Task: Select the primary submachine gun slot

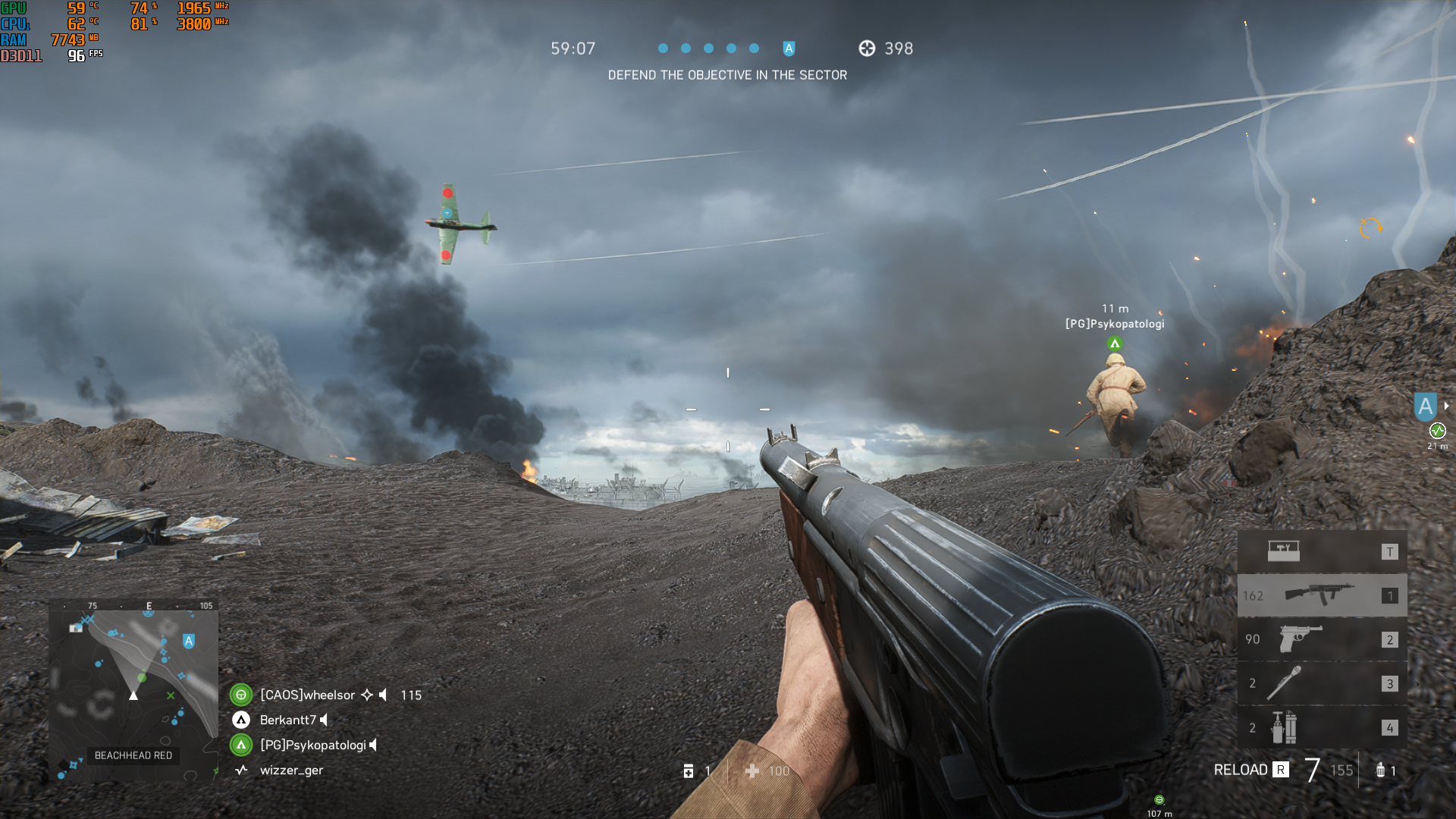Action: click(x=1321, y=595)
